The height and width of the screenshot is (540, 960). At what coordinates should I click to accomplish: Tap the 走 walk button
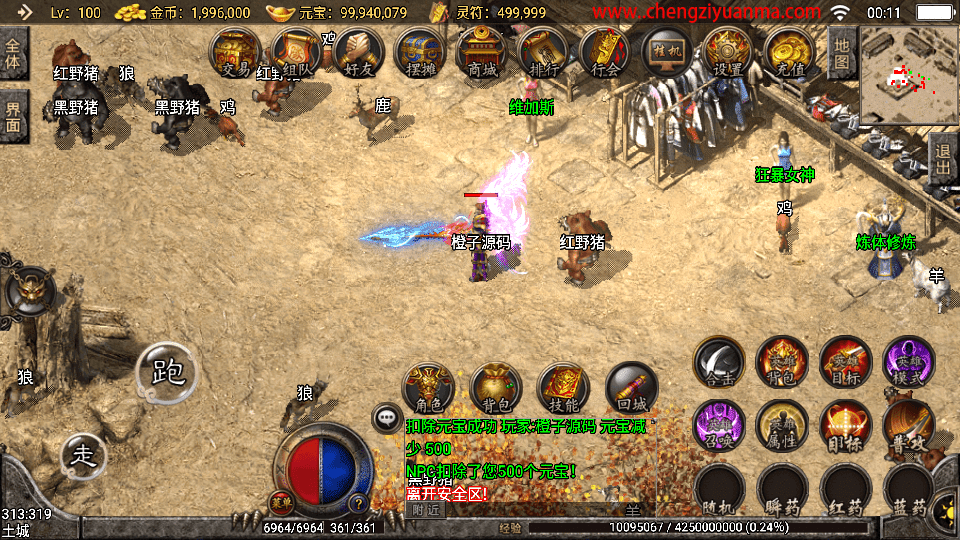click(84, 456)
